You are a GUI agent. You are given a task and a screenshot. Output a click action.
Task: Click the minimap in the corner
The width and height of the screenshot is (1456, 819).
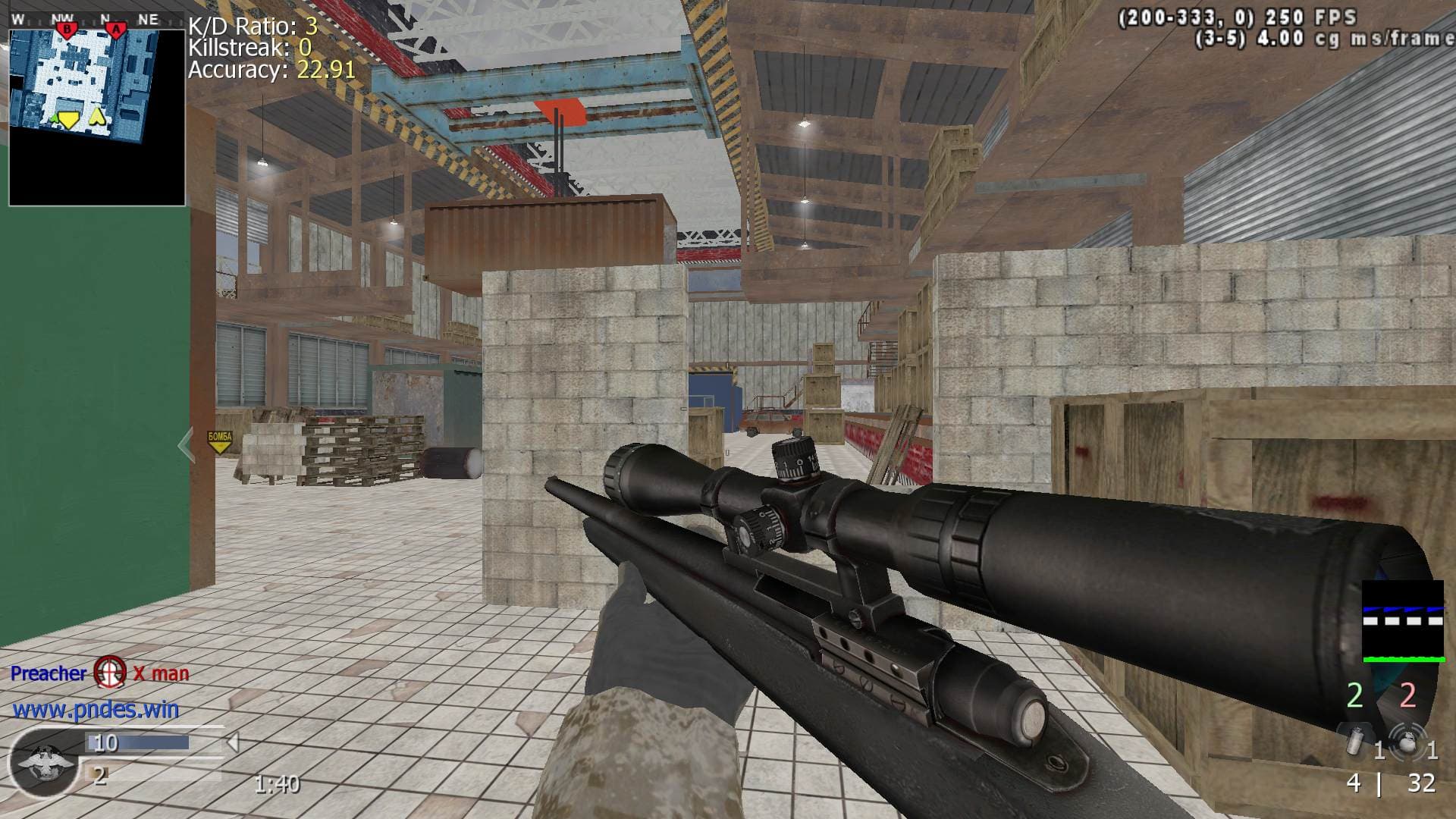point(97,118)
